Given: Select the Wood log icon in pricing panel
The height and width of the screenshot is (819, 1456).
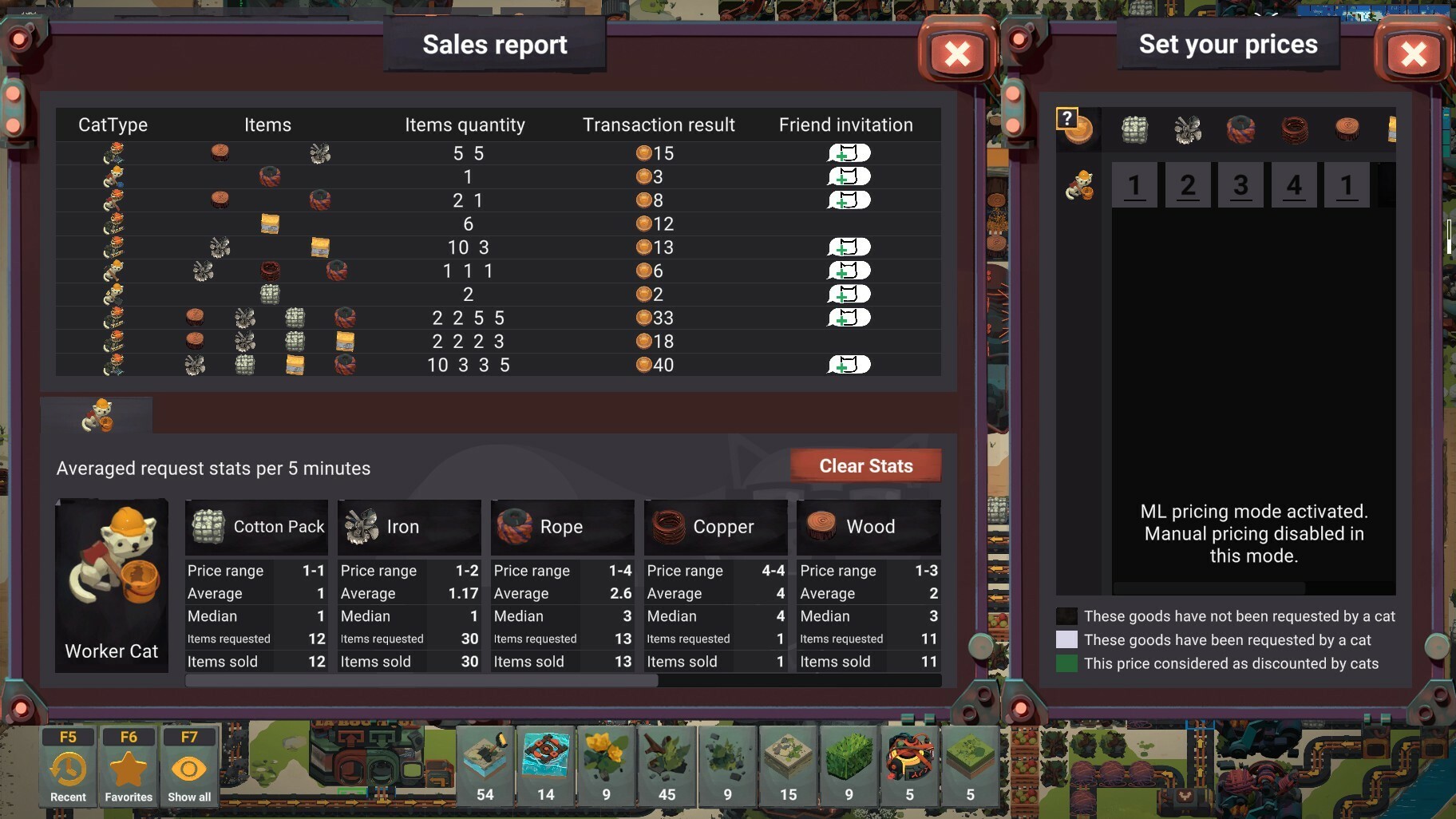Looking at the screenshot, I should 1349,130.
